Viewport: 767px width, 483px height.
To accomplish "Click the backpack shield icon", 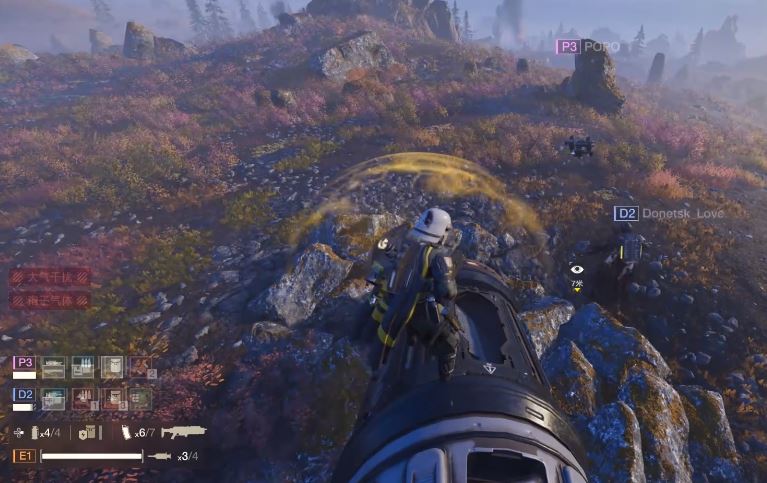I will click(87, 432).
